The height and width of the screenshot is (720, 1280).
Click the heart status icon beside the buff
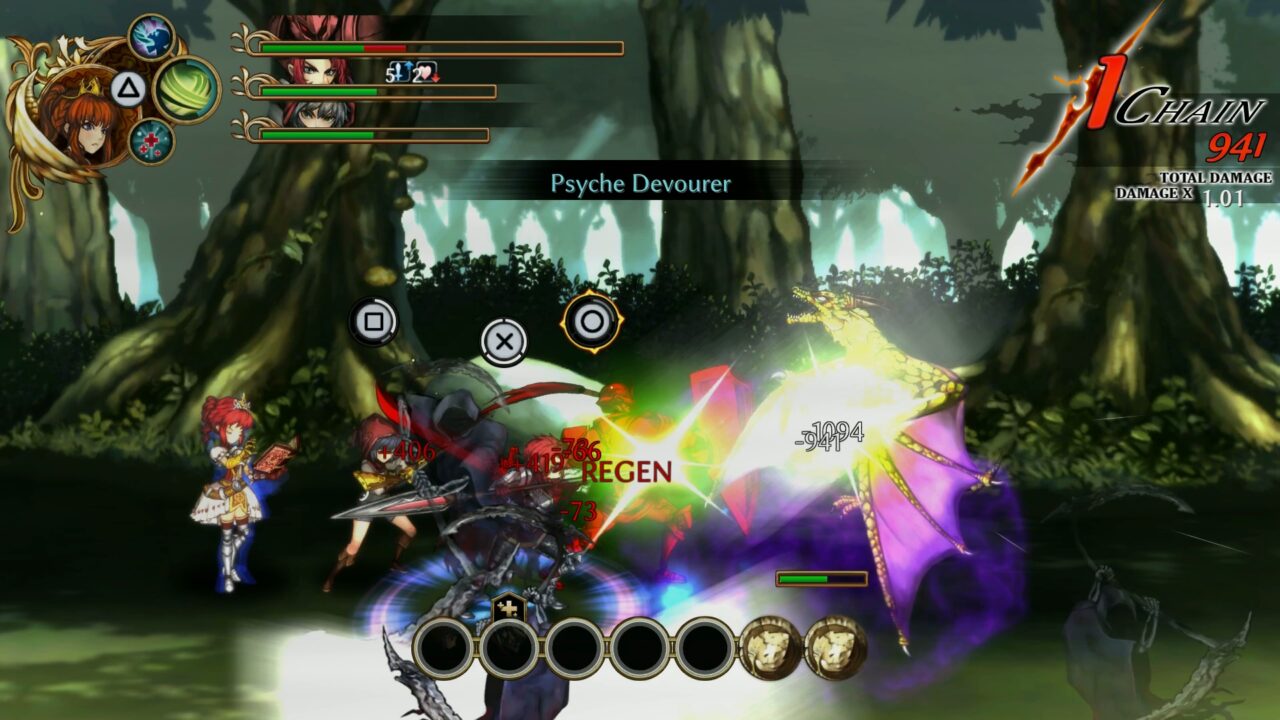pos(425,72)
